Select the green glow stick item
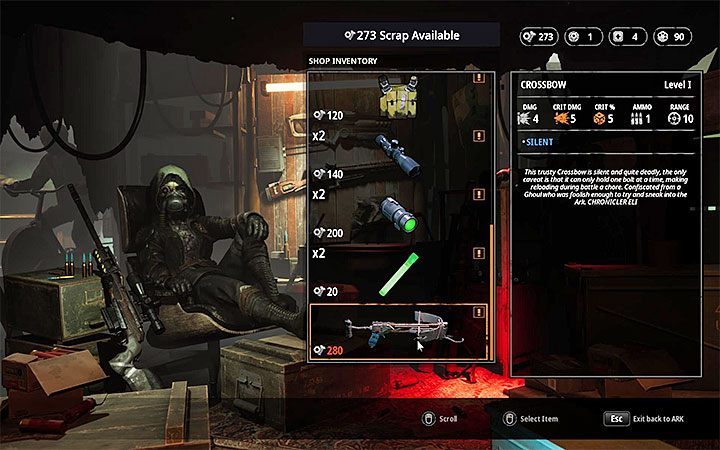 400,272
